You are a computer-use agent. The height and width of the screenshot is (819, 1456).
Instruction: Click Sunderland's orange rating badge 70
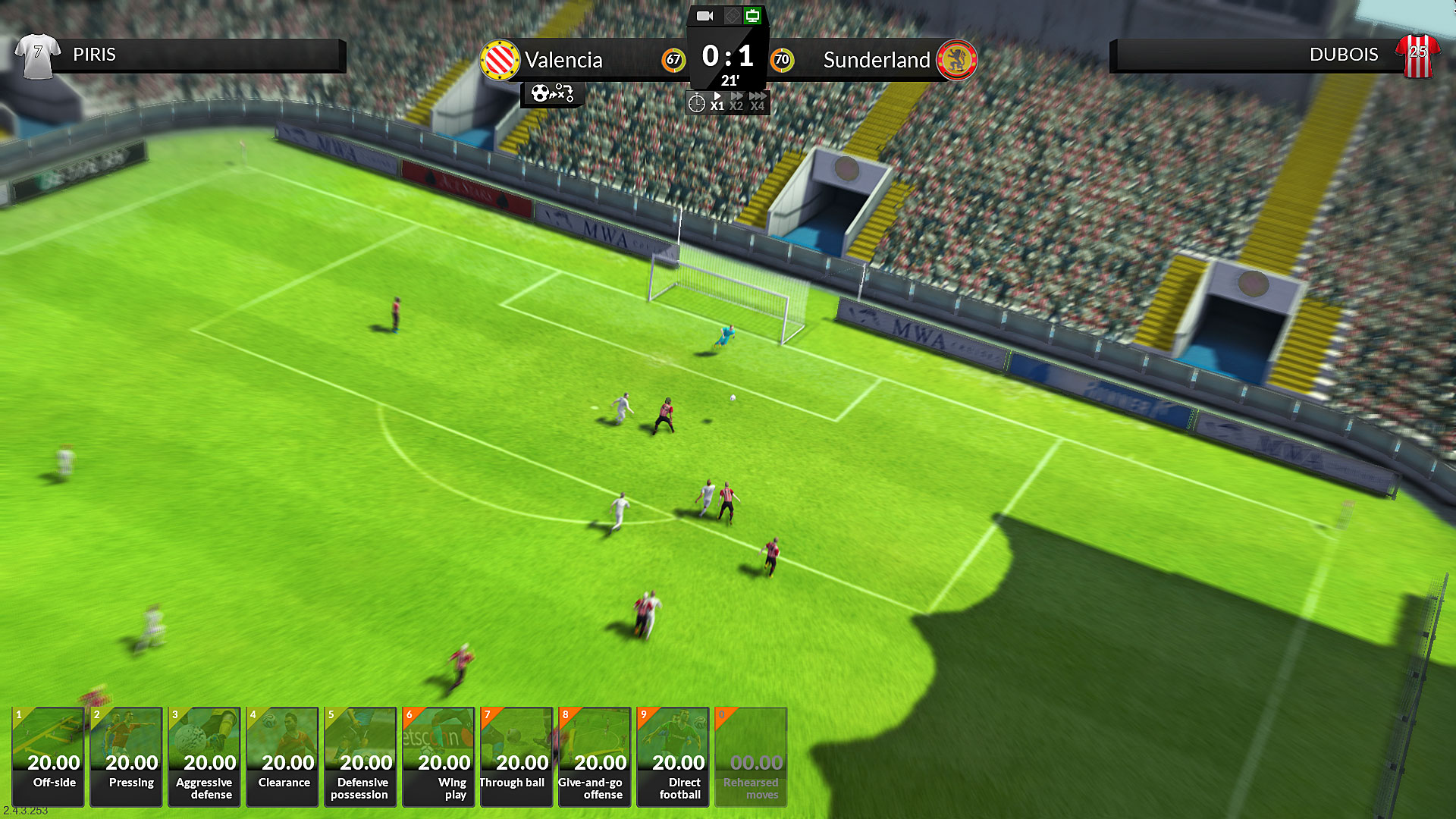point(783,60)
